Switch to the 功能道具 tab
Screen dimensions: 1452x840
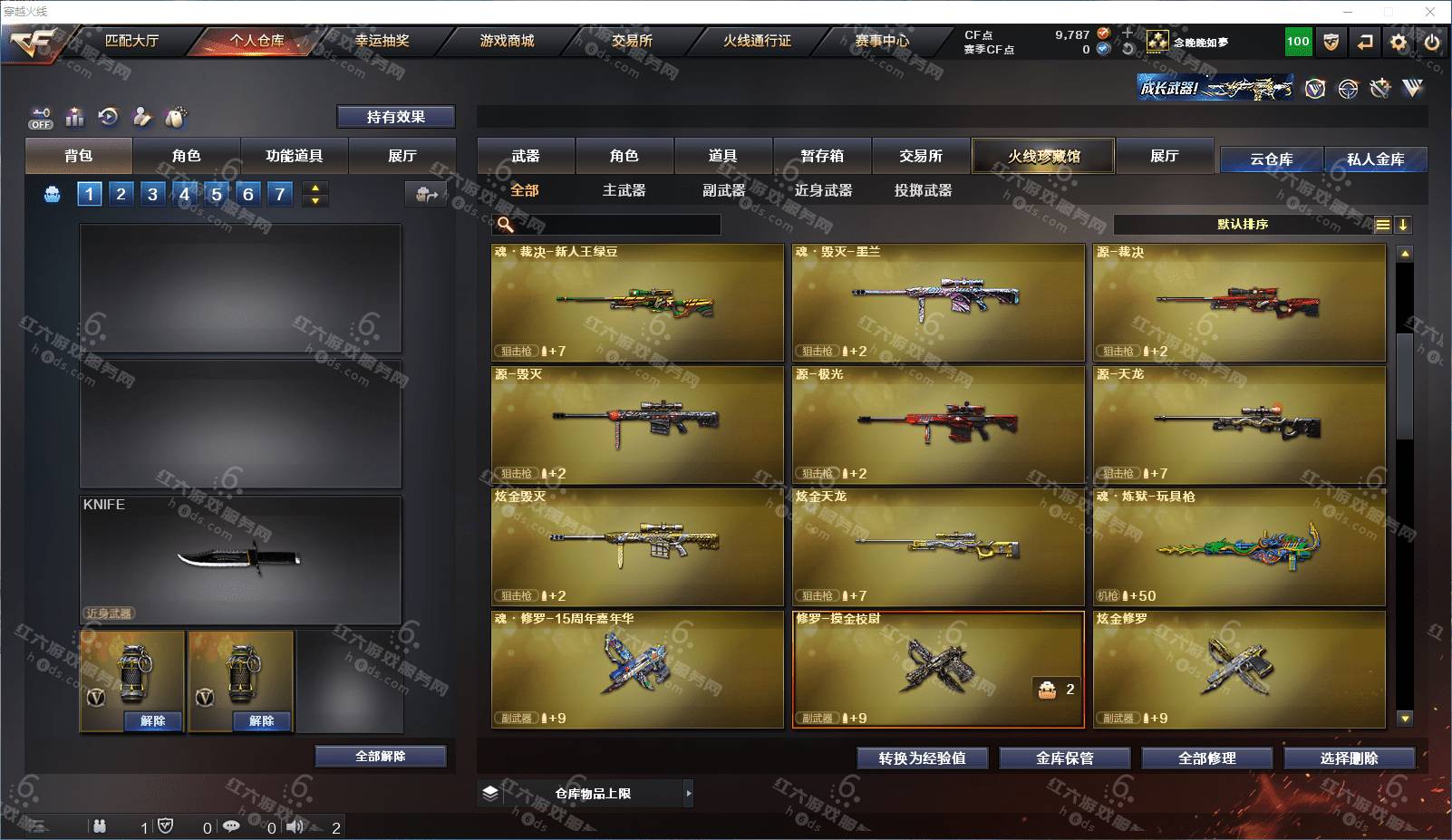[294, 156]
